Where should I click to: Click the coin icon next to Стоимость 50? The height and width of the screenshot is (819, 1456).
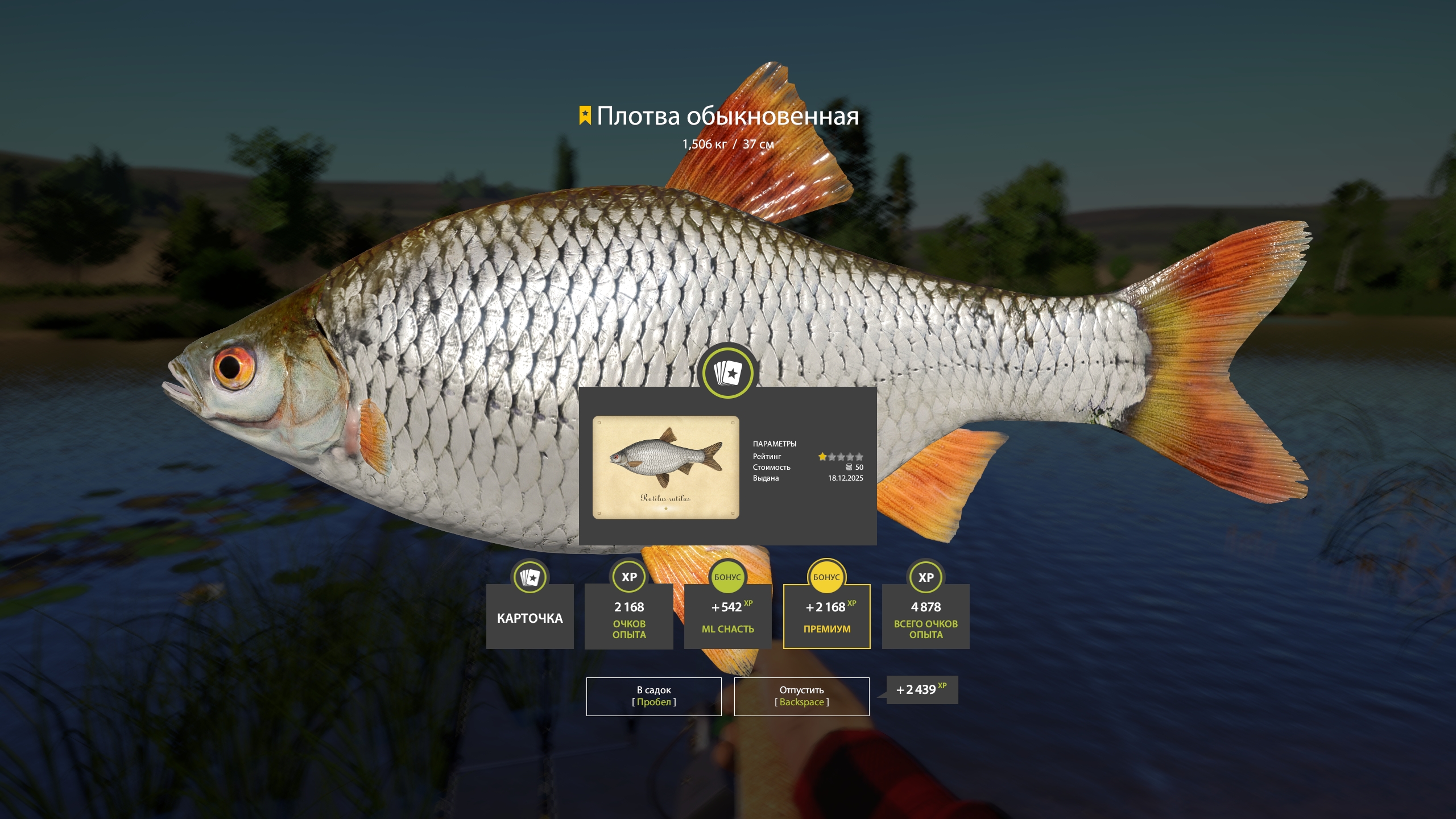tap(849, 467)
